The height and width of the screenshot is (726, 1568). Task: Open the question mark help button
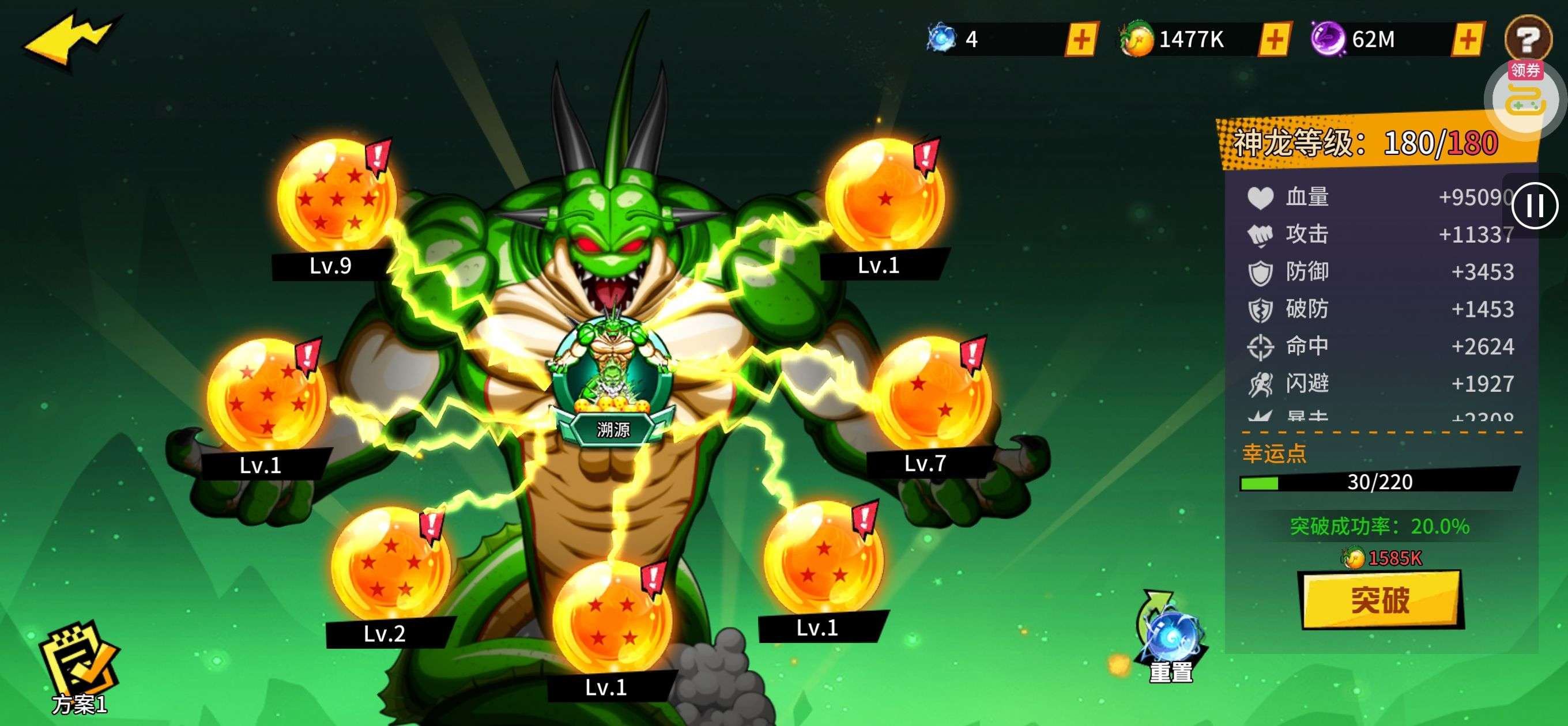pos(1527,37)
